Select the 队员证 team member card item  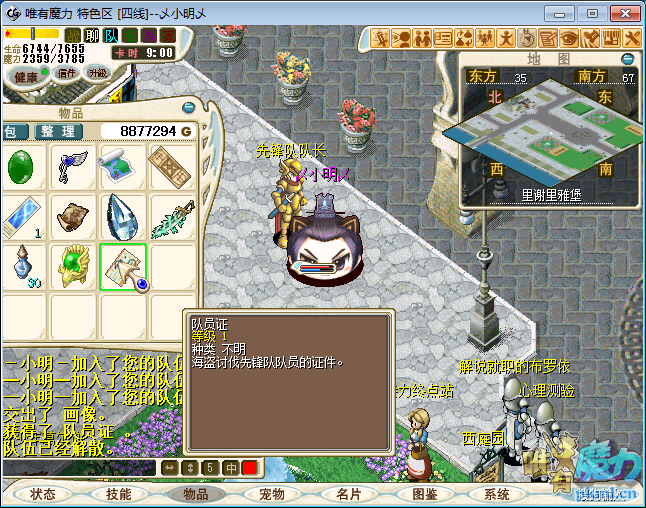coord(123,266)
